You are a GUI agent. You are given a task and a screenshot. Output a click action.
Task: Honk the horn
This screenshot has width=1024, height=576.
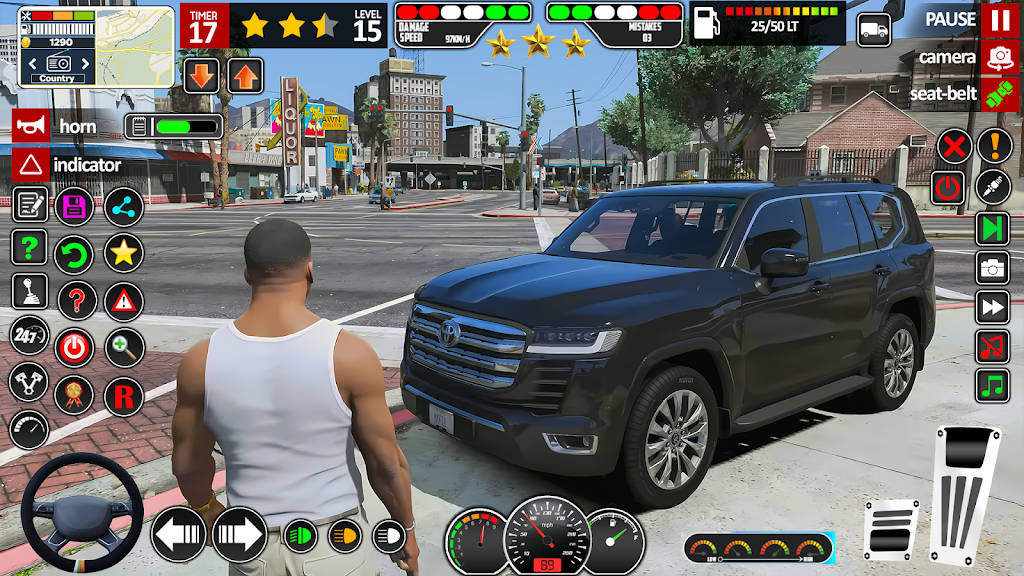[30, 126]
